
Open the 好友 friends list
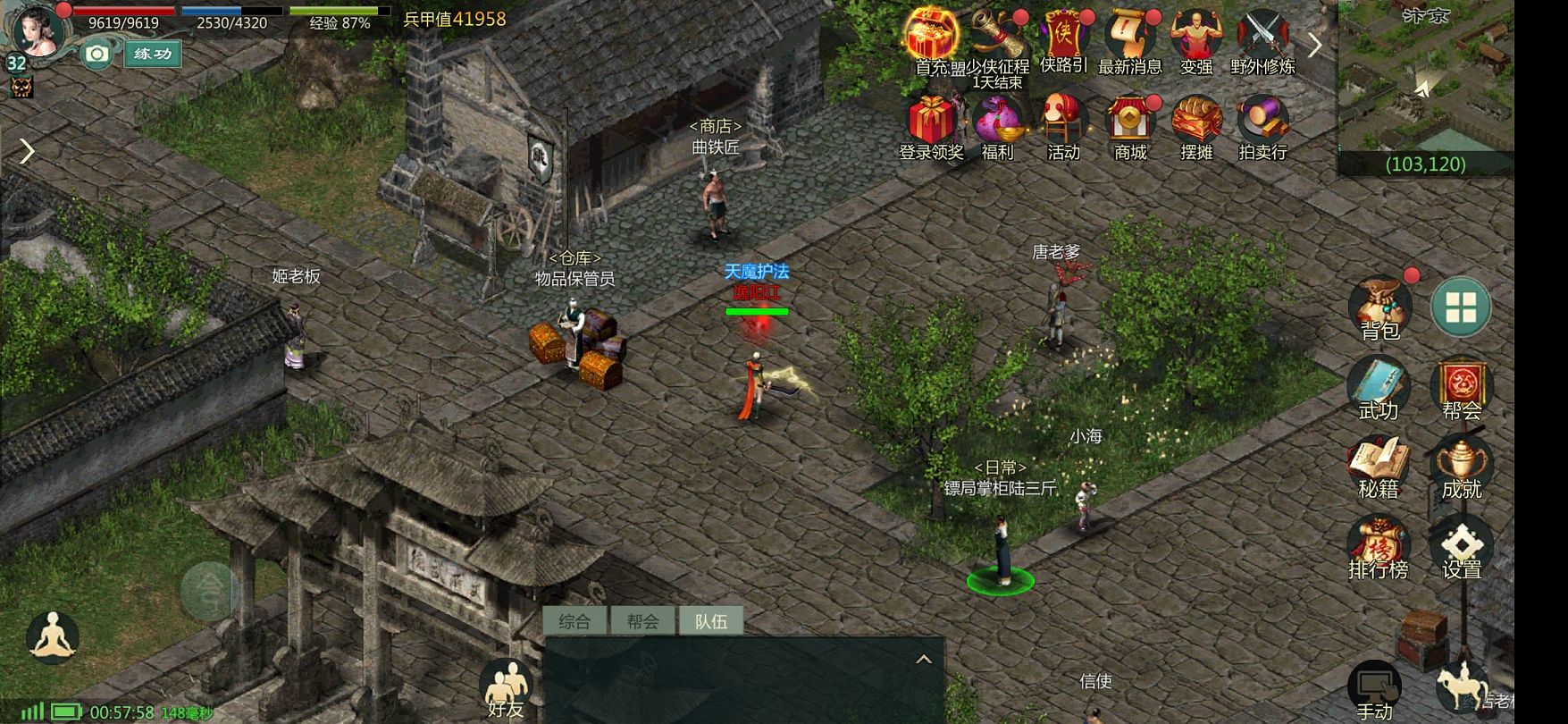(x=506, y=690)
